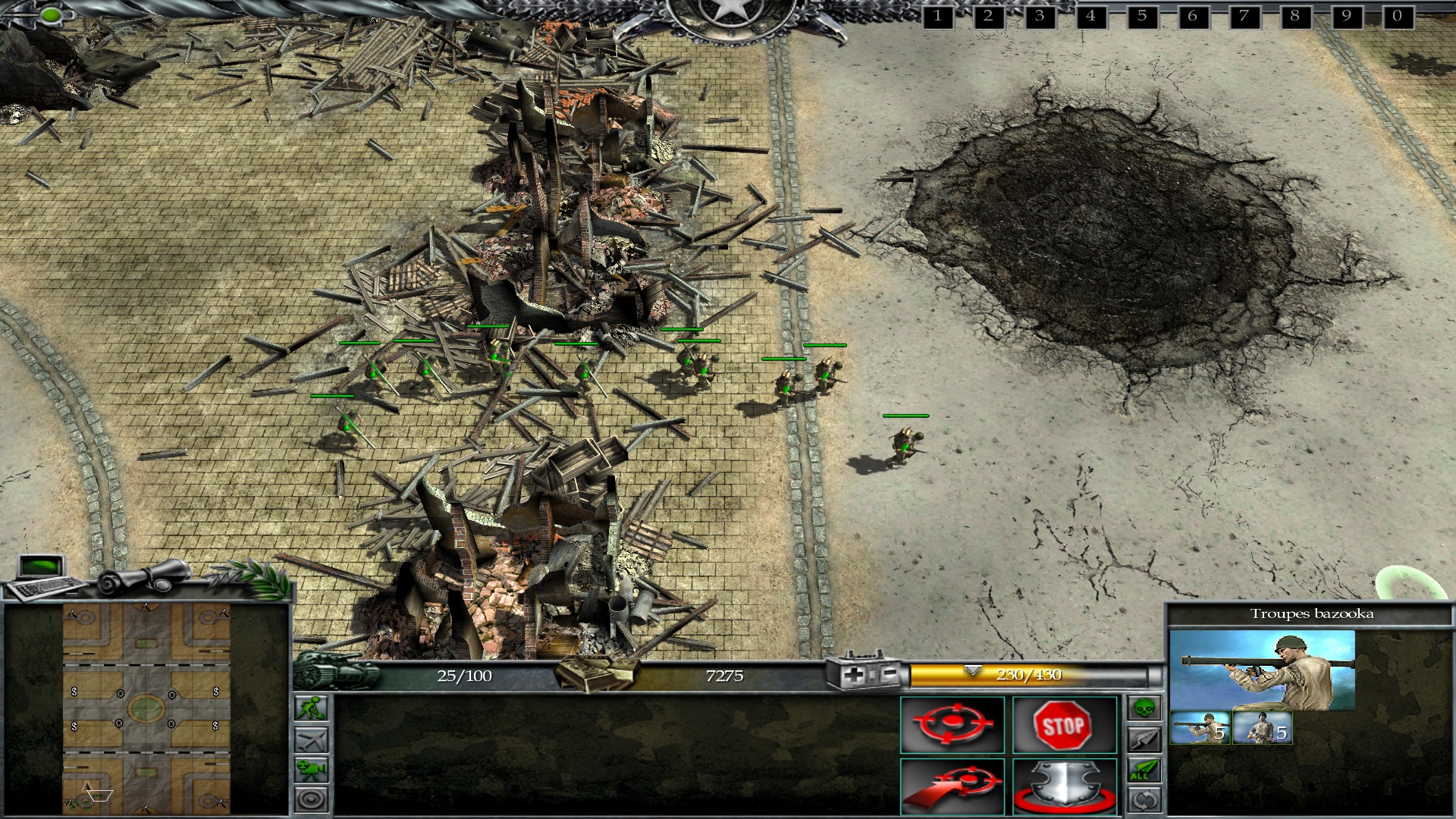Select the attack-move arrow crosshair command
The width and height of the screenshot is (1456, 819).
point(952,786)
